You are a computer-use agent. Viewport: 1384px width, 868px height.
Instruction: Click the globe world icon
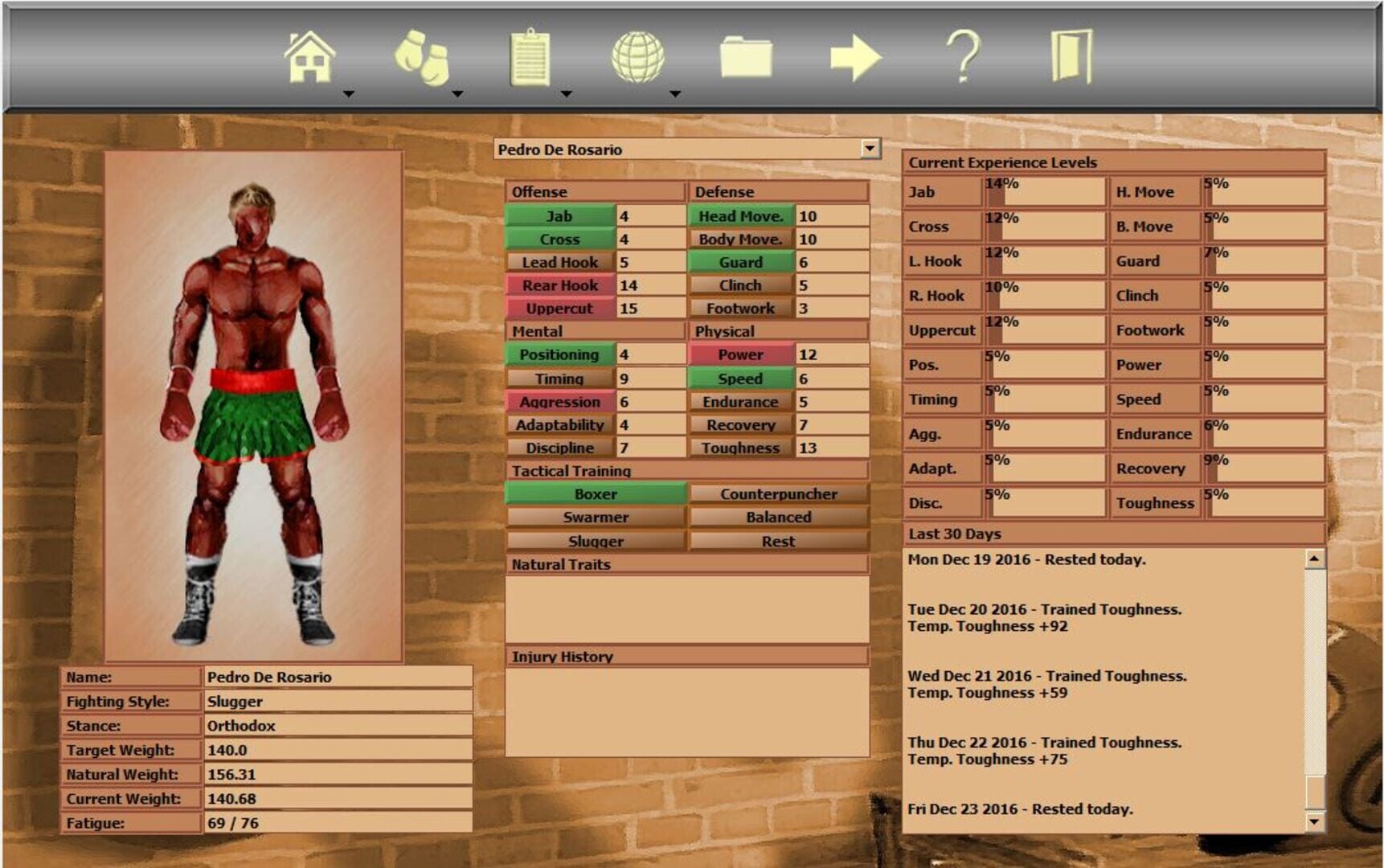click(639, 56)
